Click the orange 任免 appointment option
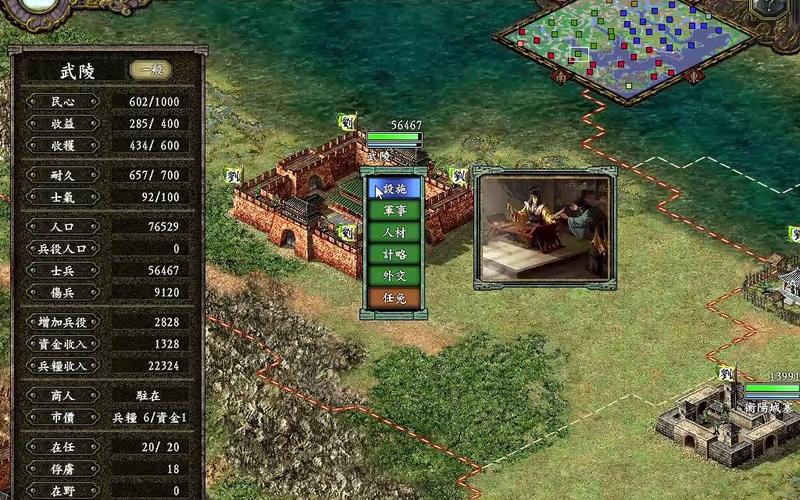 394,298
